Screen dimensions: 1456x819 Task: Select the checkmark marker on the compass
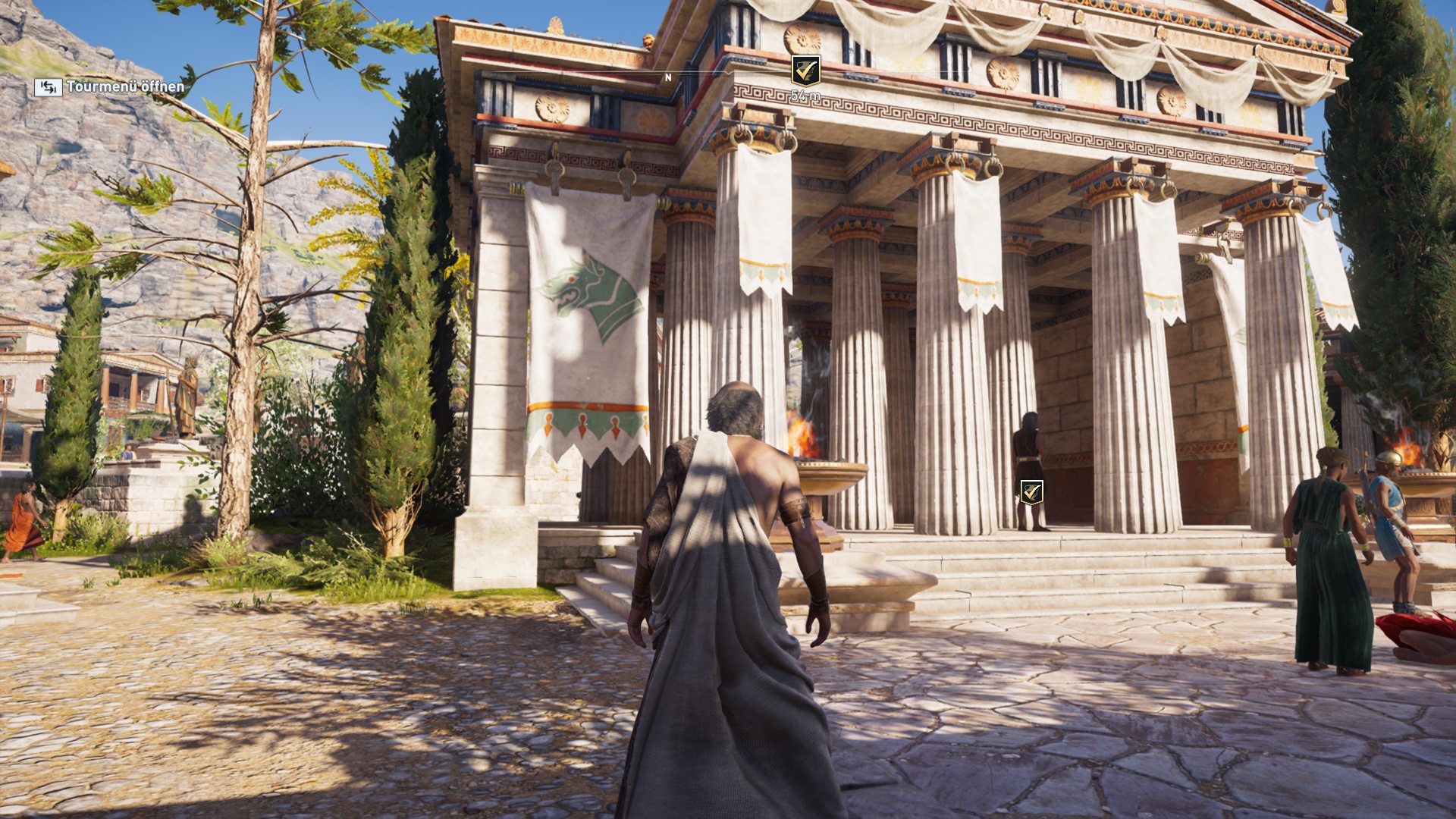pyautogui.click(x=805, y=71)
